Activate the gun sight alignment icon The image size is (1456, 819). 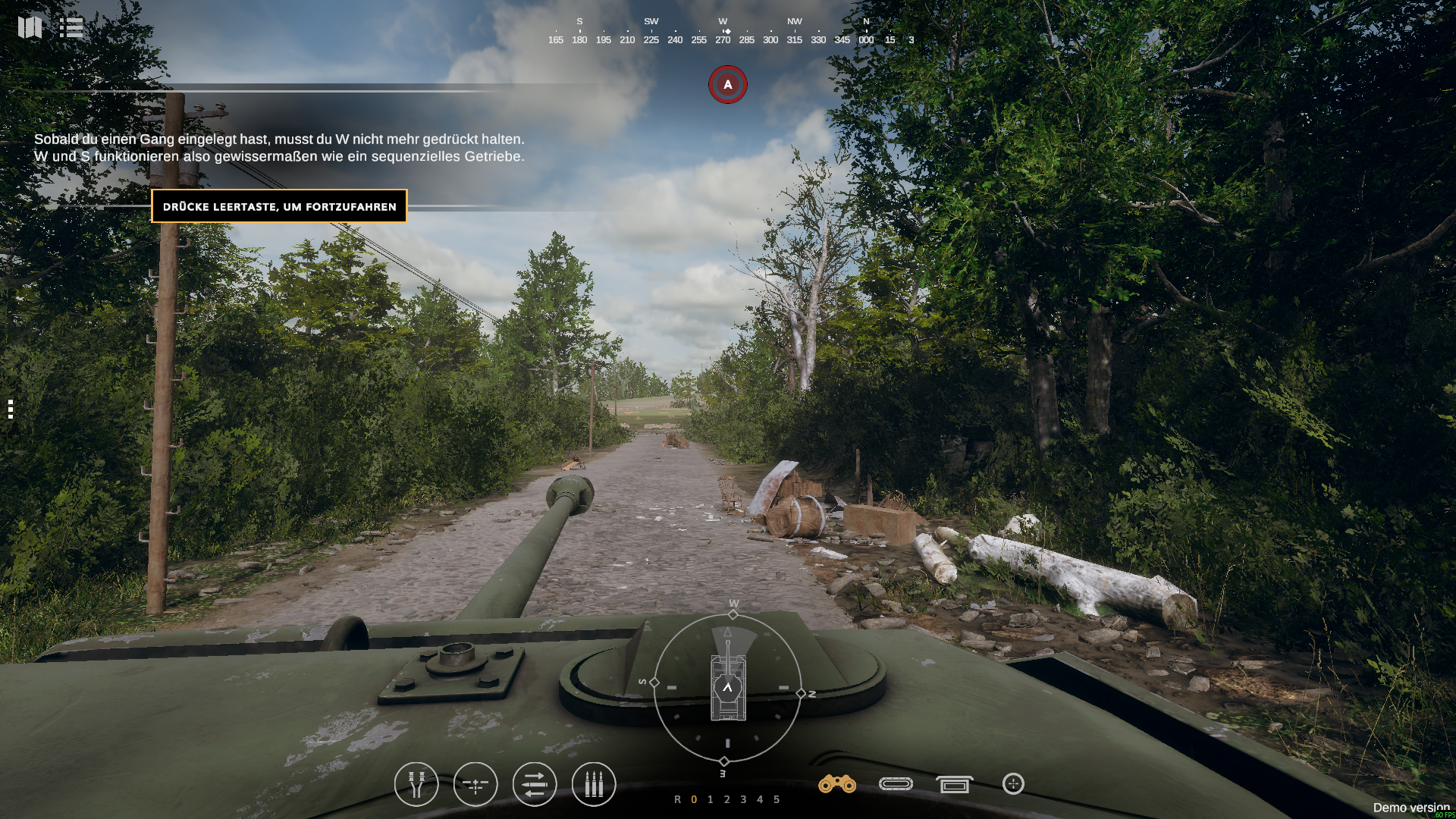(475, 784)
